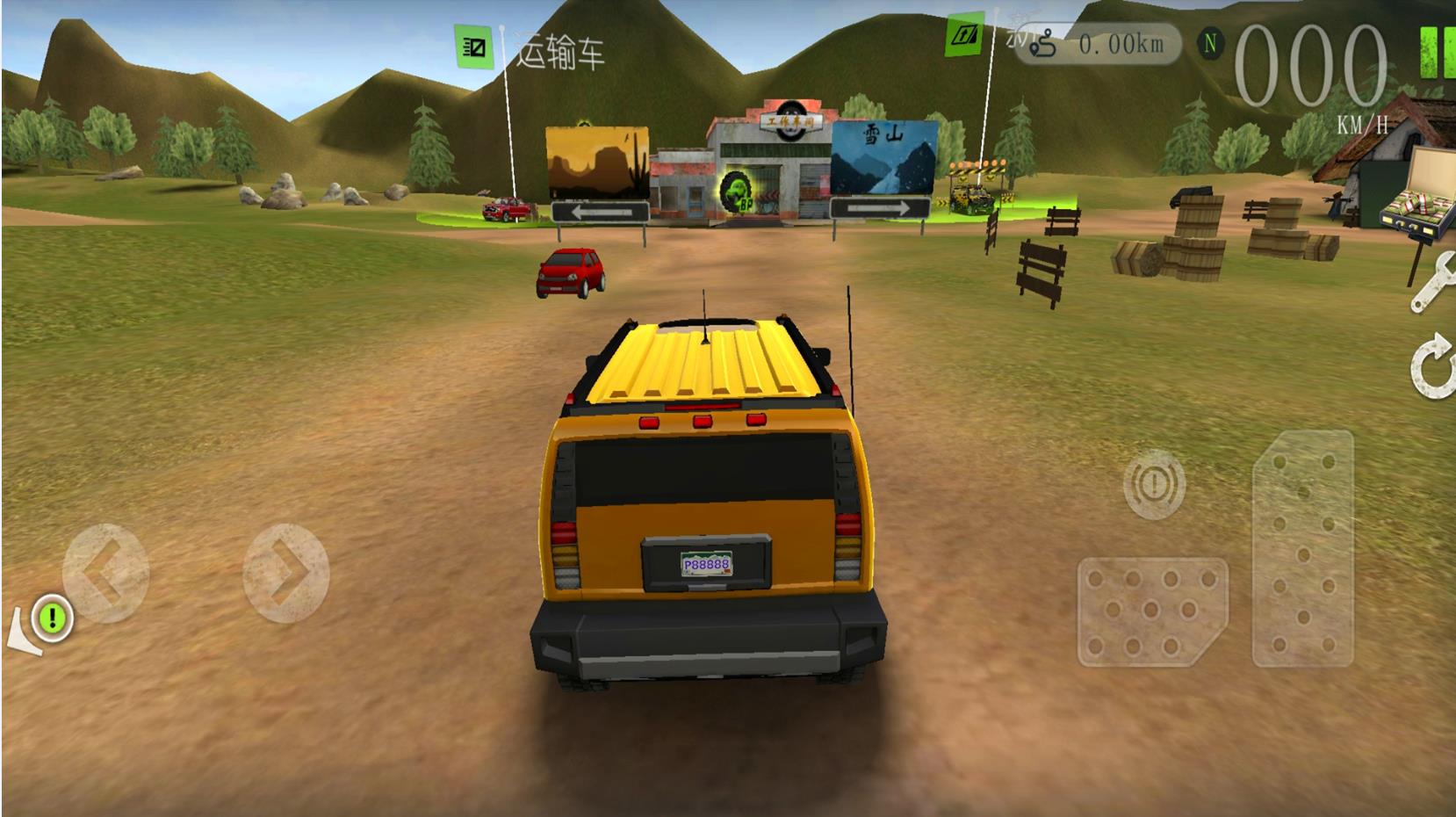Click the N gear indicator
This screenshot has height=817, width=1456.
1211,43
